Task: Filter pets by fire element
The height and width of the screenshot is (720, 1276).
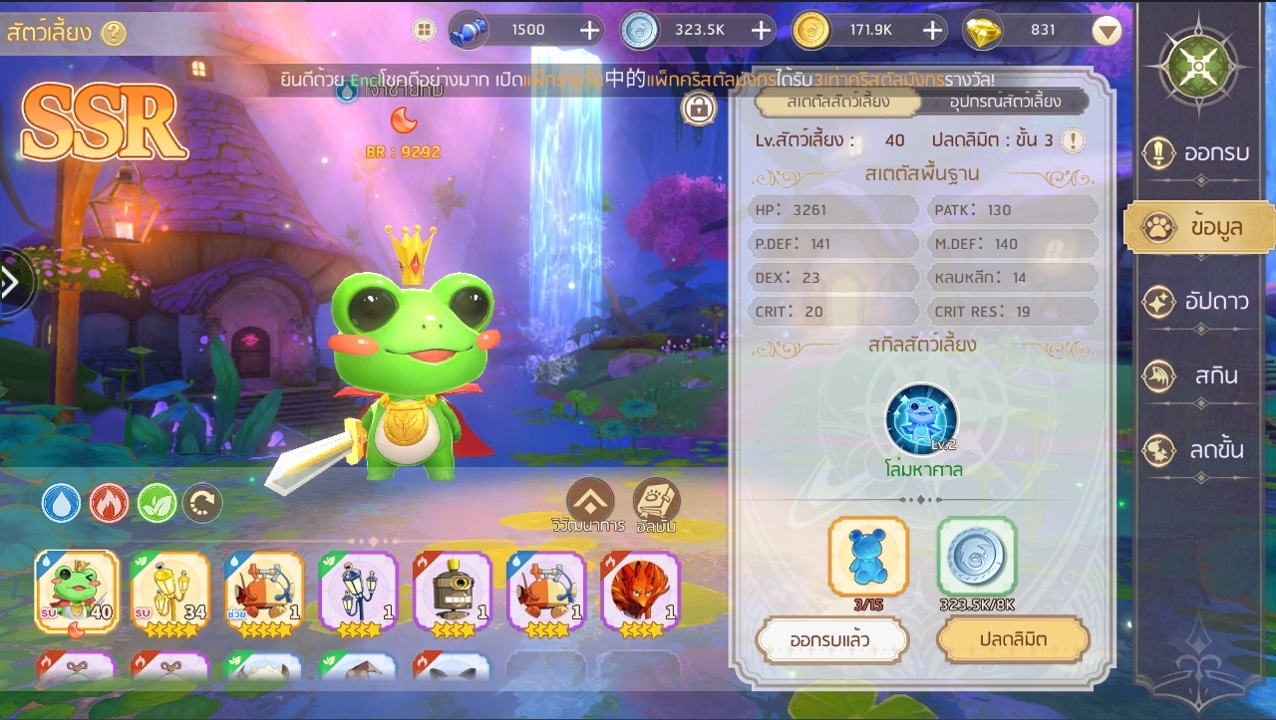Action: [109, 503]
